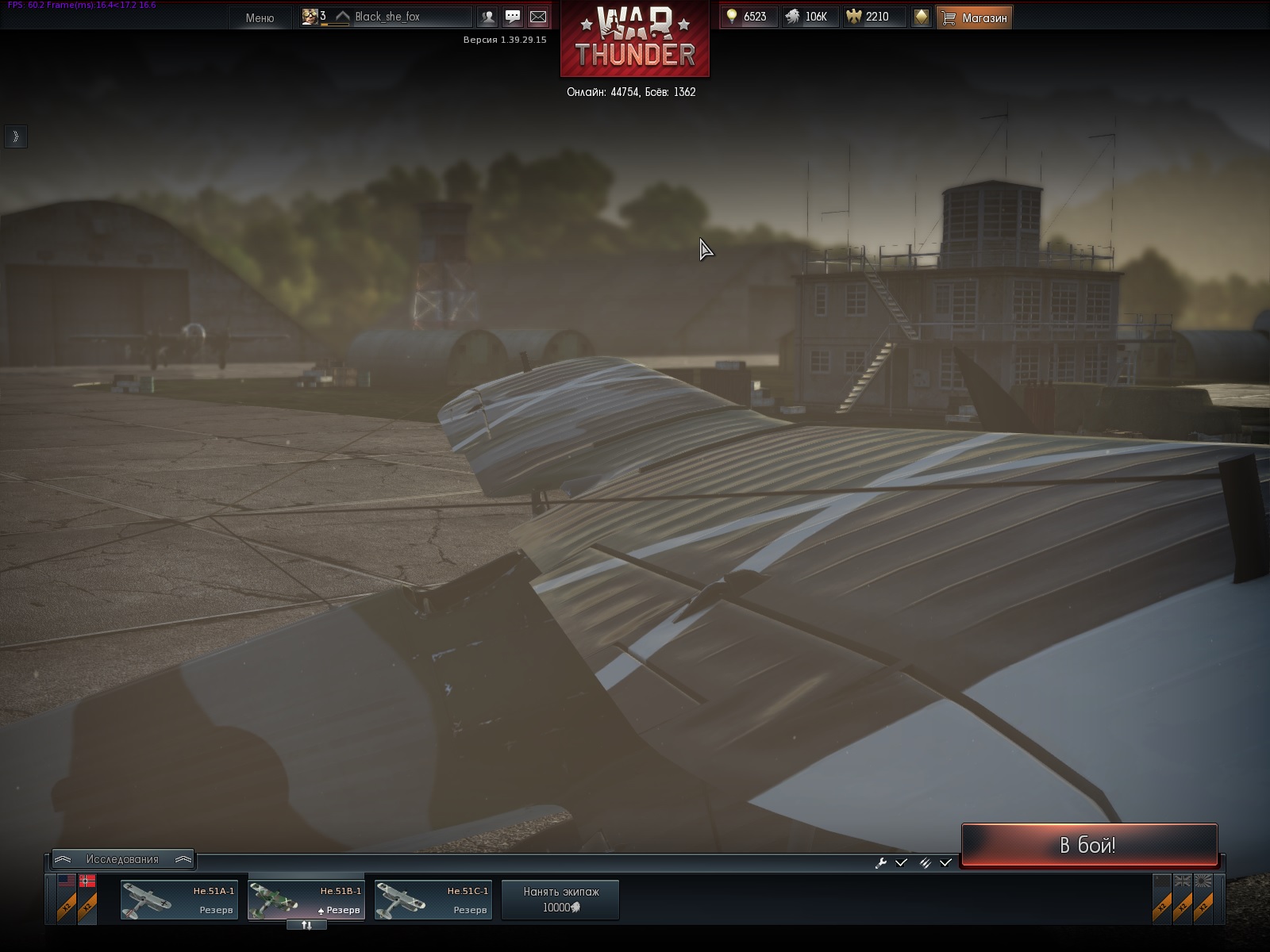Select the He.51A-1 aircraft slot

tap(179, 900)
